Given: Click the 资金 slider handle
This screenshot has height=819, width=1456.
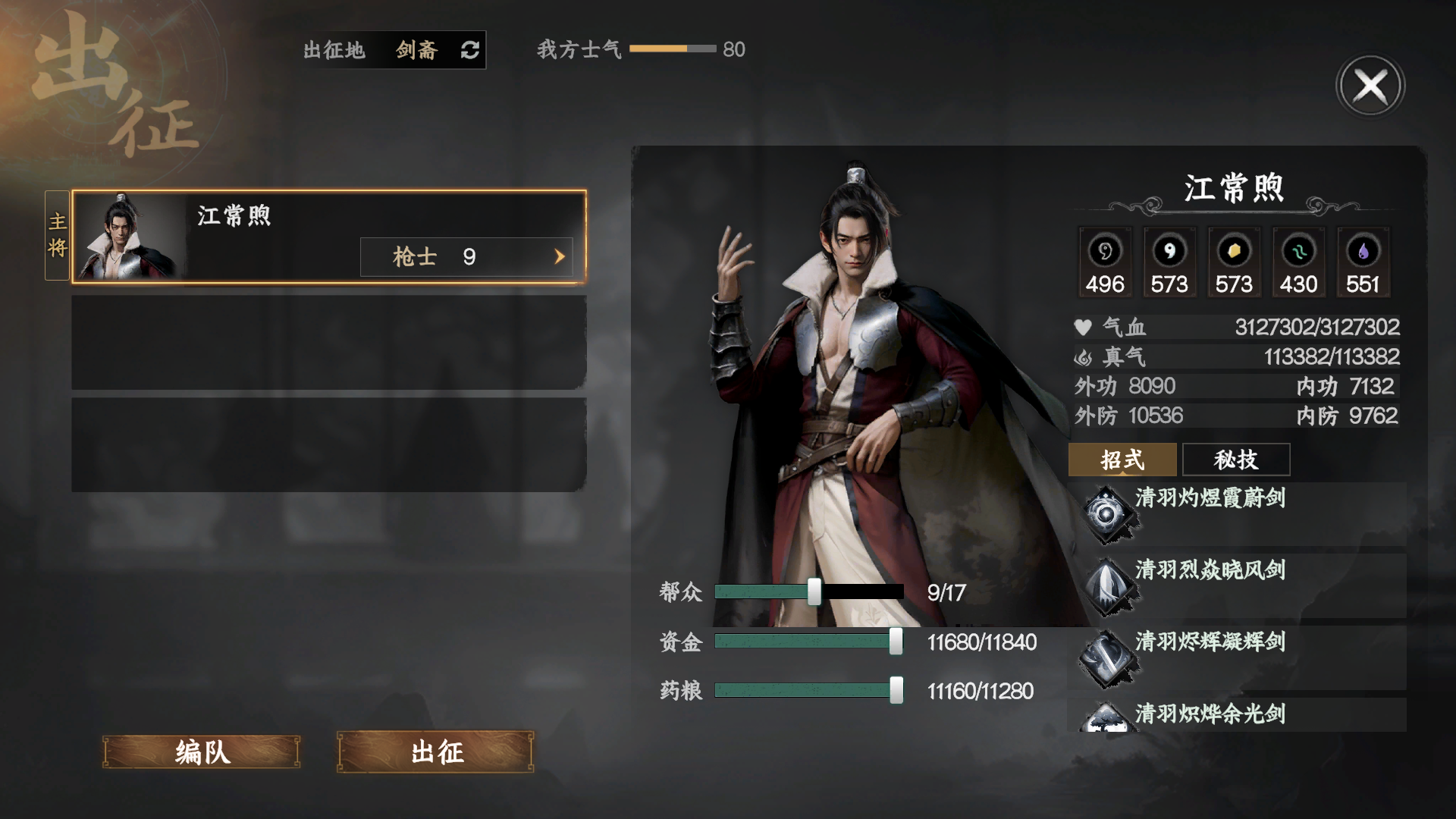Looking at the screenshot, I should (897, 642).
